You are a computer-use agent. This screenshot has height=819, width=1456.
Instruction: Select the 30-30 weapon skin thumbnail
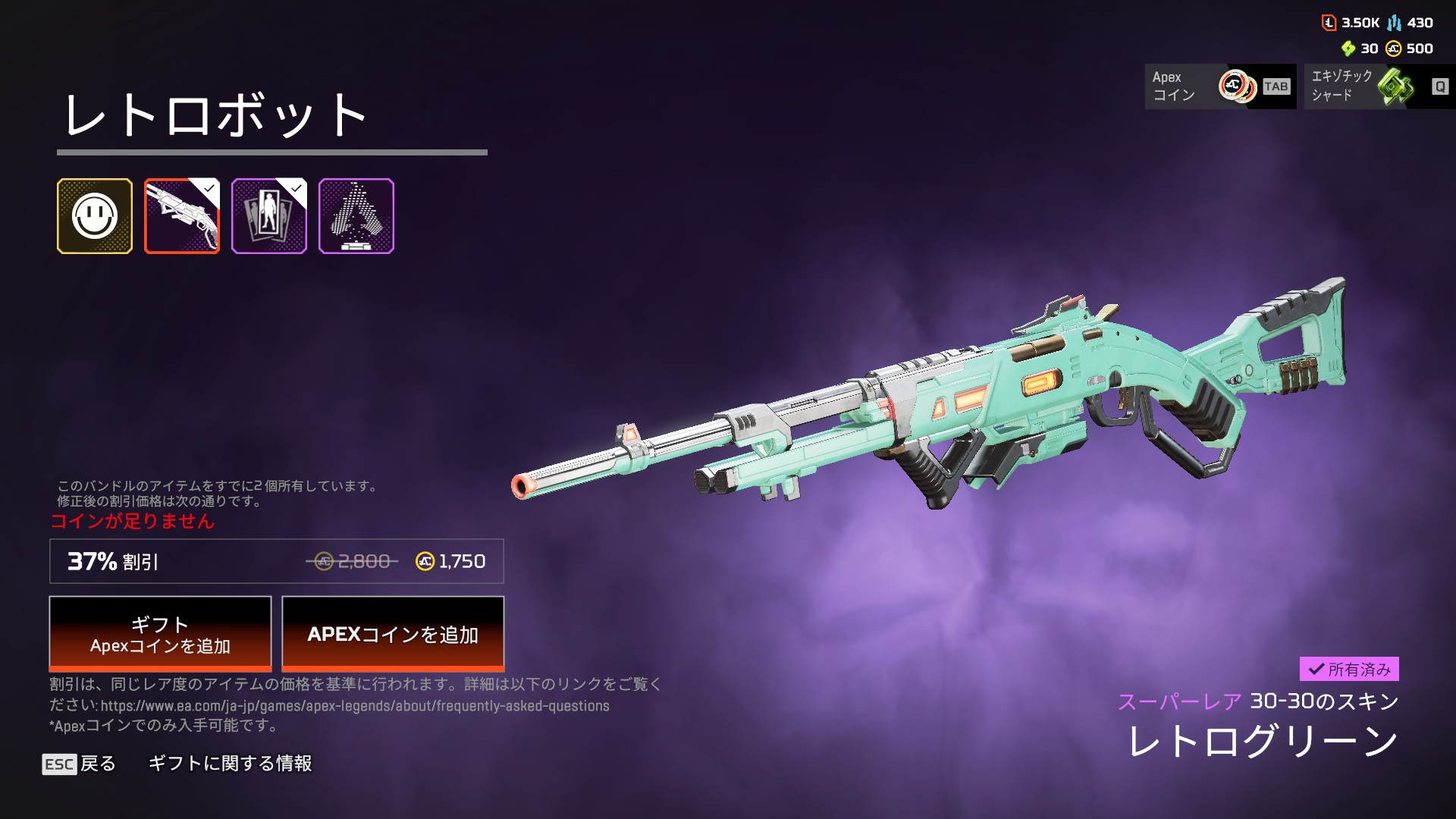[x=182, y=216]
